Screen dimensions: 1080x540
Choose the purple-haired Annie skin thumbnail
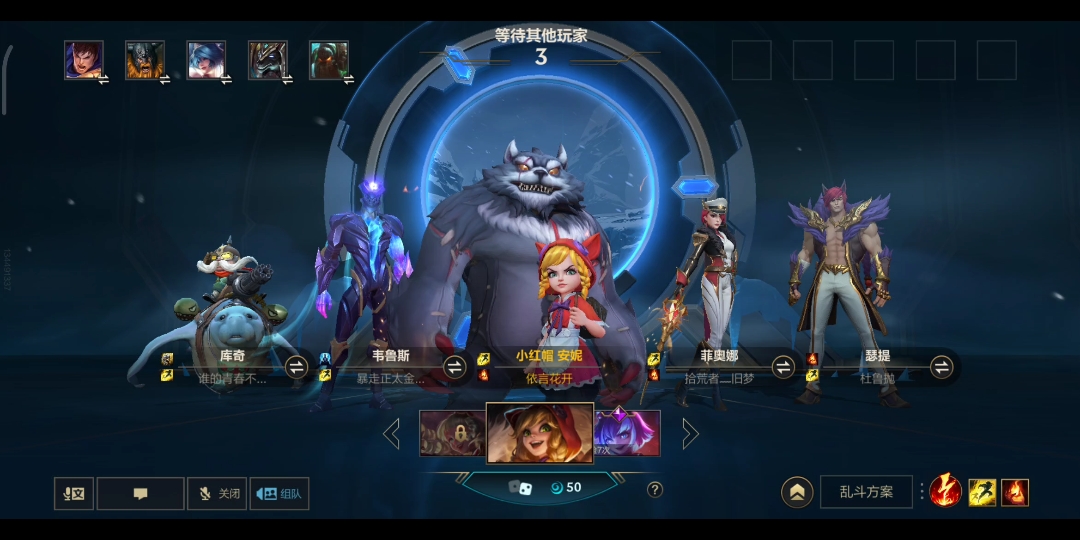click(x=628, y=433)
